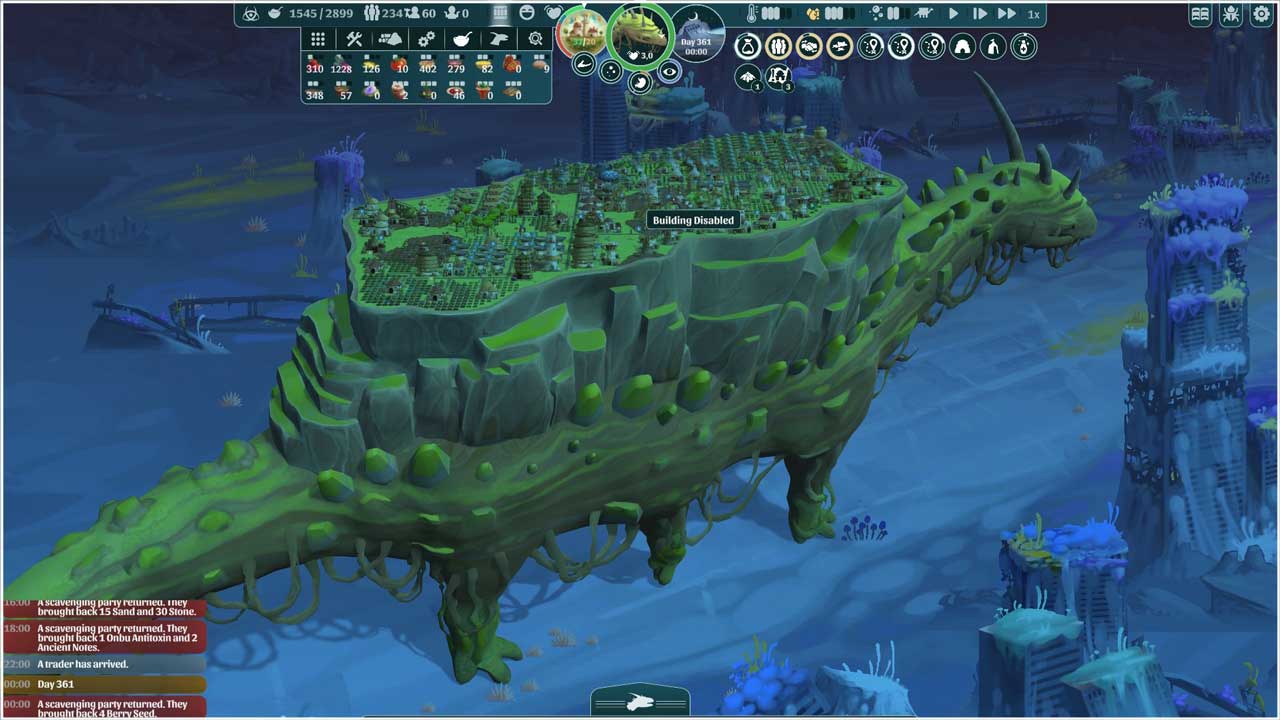Open the handshake trader button
Viewport: 1280px width, 720px height.
(809, 46)
